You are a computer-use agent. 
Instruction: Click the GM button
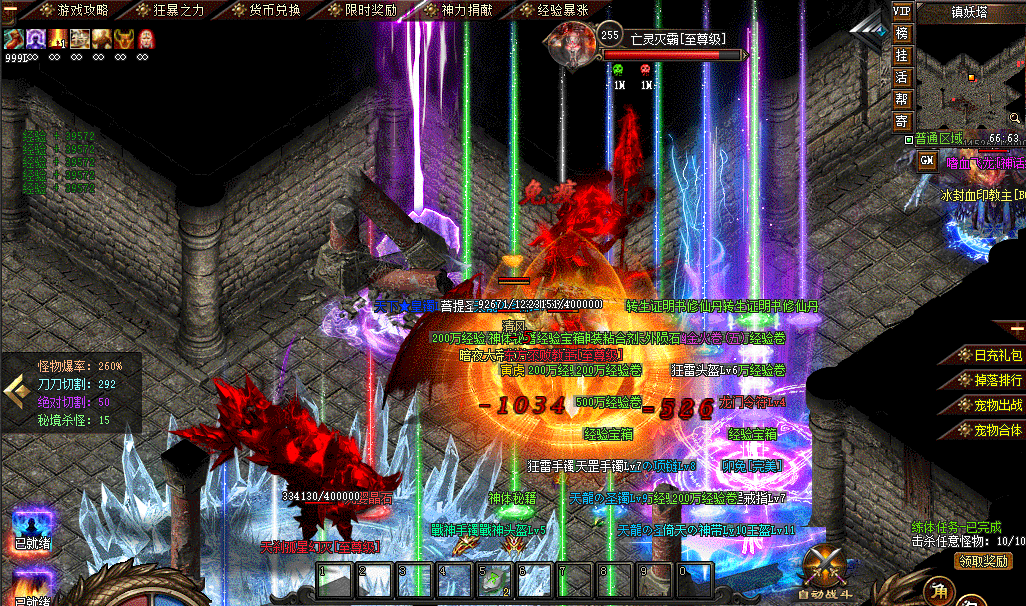click(927, 160)
